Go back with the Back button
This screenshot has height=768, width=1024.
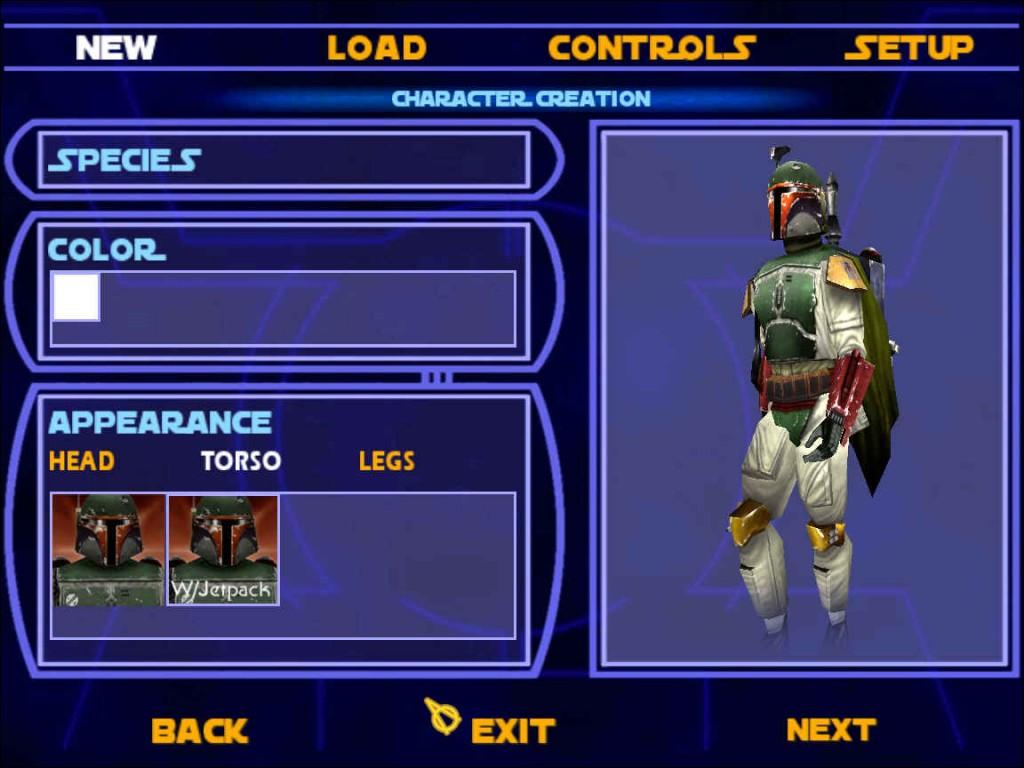point(199,731)
